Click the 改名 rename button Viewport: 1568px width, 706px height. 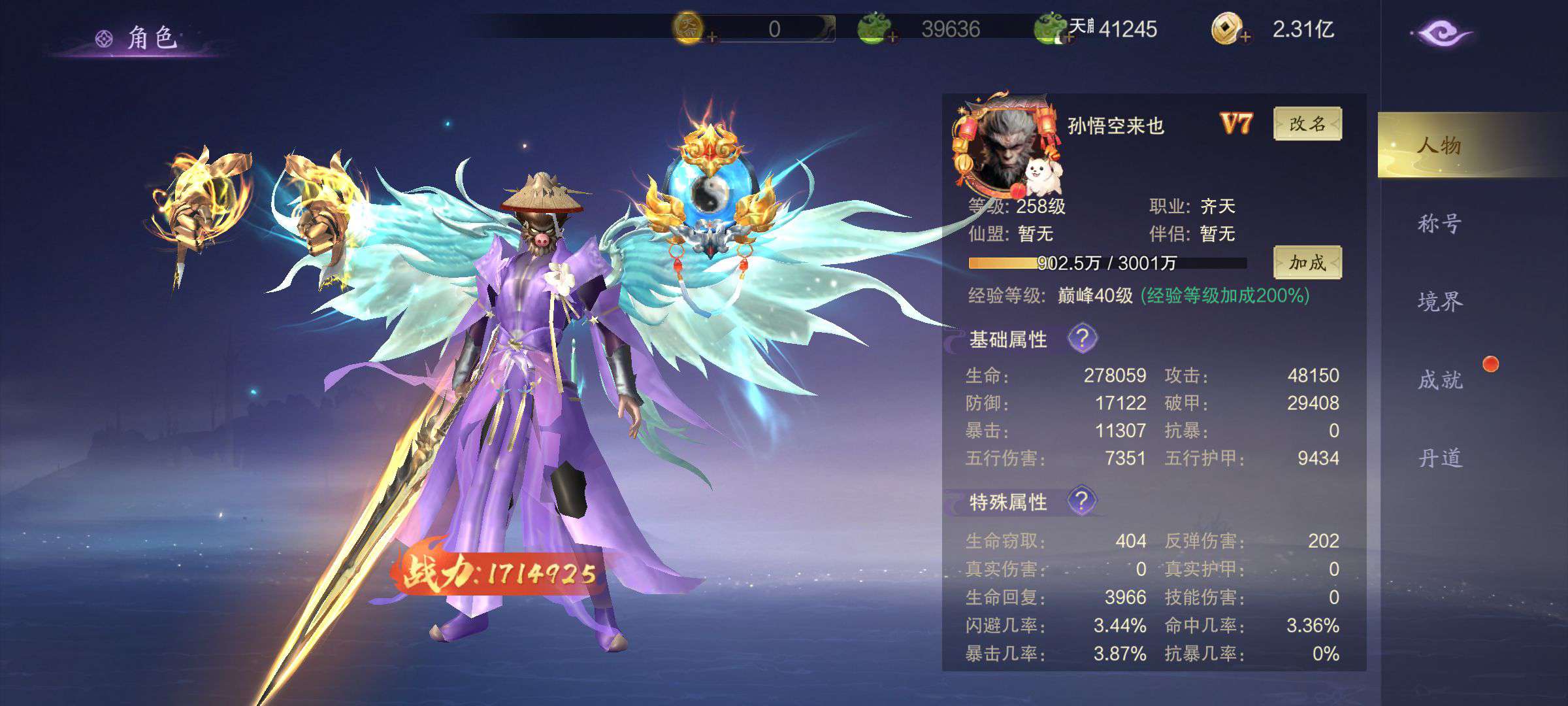click(x=1307, y=124)
